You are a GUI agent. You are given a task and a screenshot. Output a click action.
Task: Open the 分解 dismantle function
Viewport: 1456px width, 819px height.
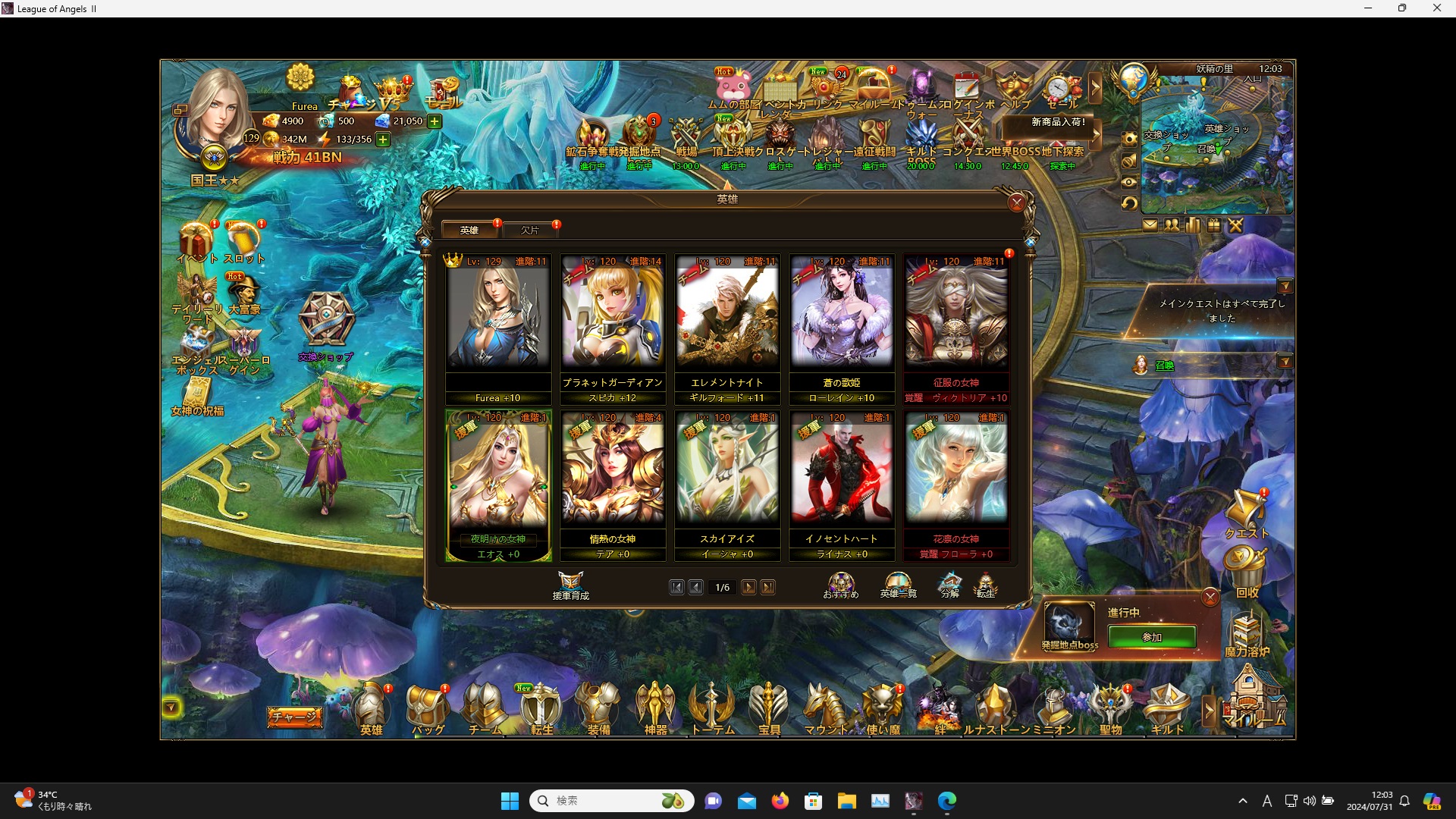tap(950, 585)
